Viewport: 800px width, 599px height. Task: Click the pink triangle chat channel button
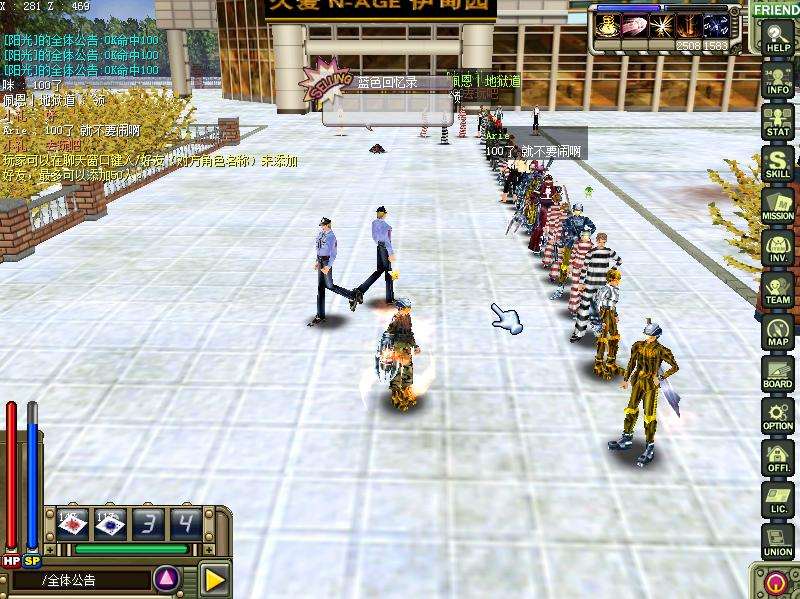(x=168, y=578)
